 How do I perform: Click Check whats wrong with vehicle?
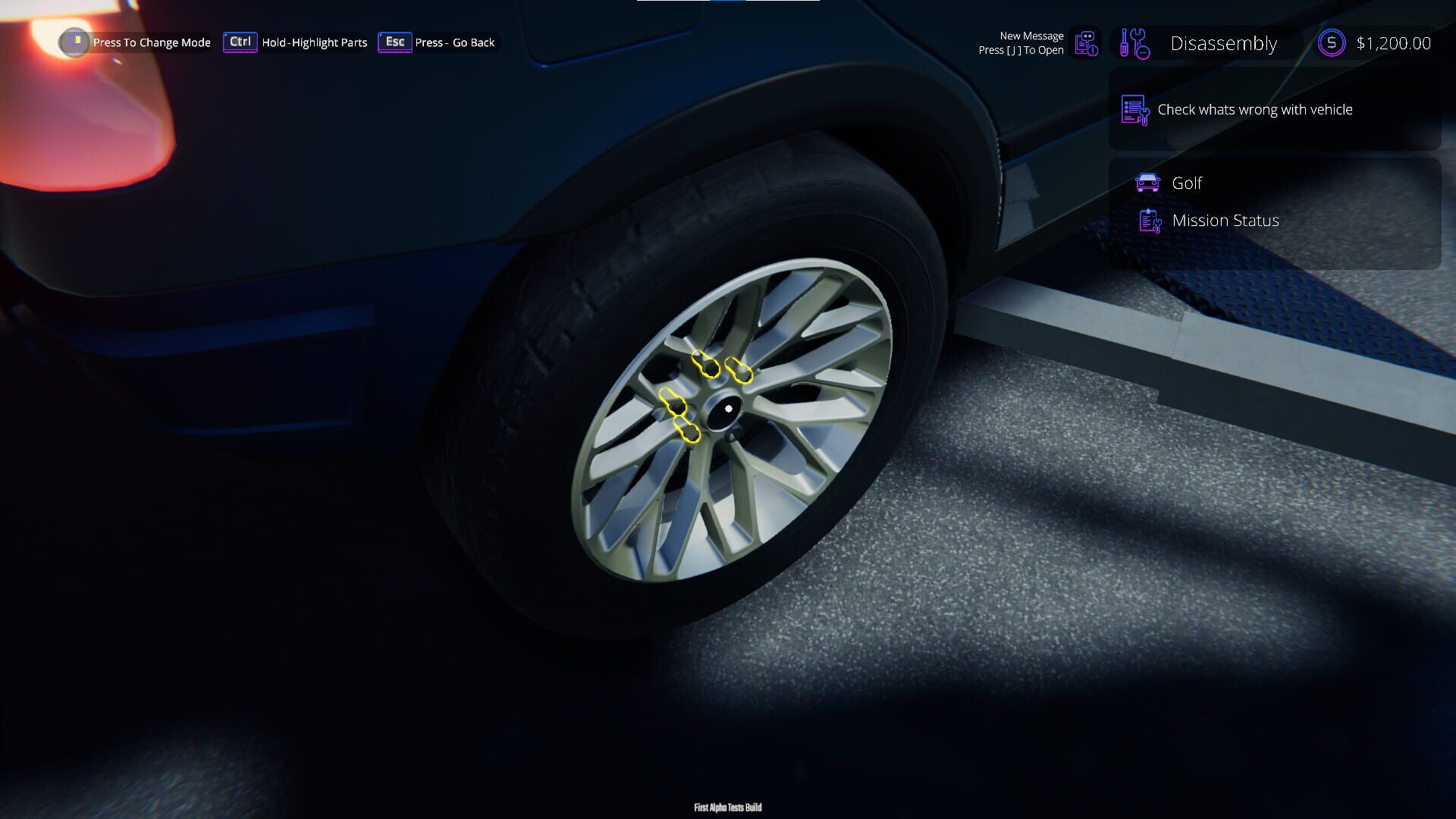pos(1255,109)
